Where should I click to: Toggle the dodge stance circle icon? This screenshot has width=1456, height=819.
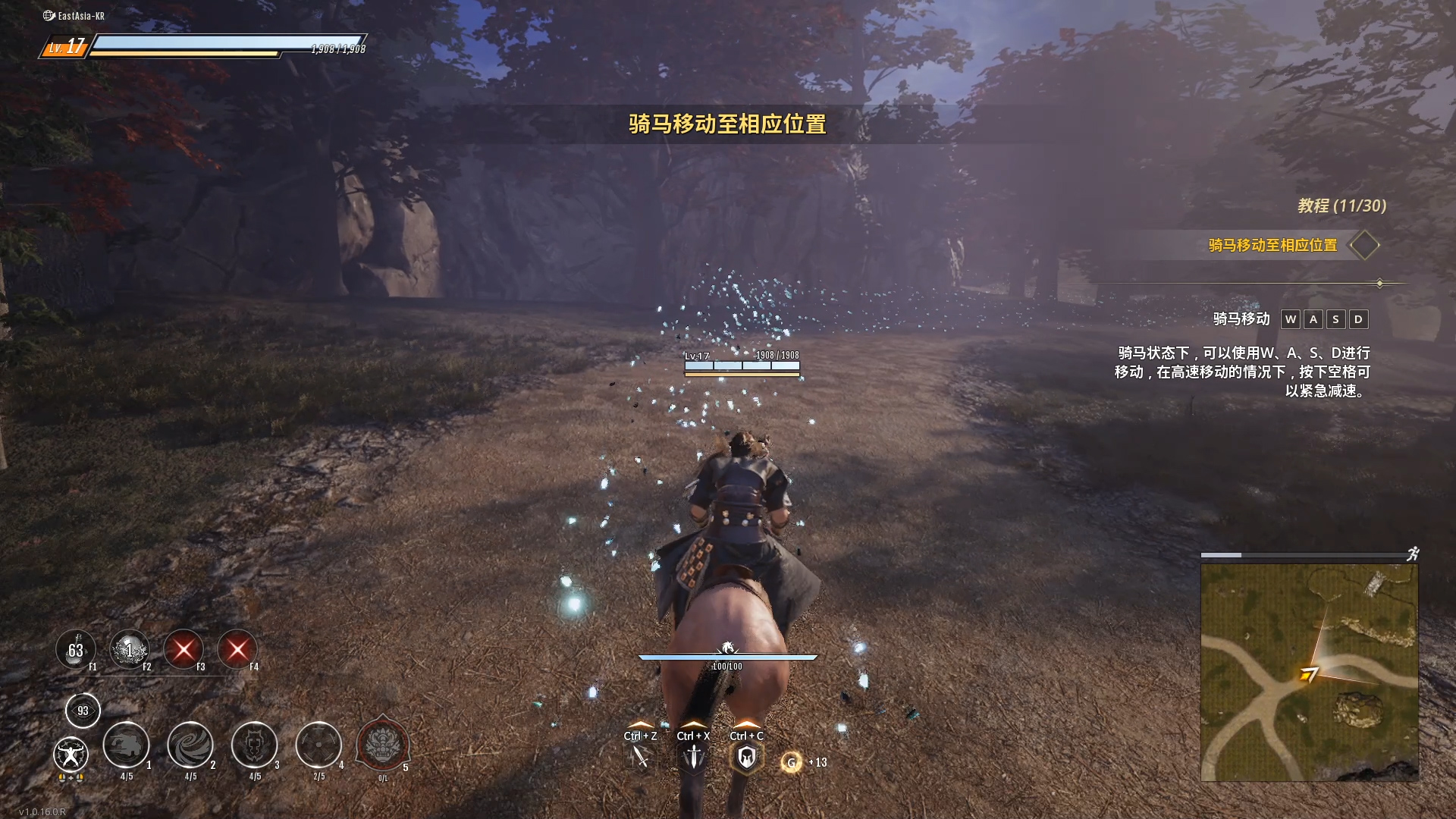(72, 755)
